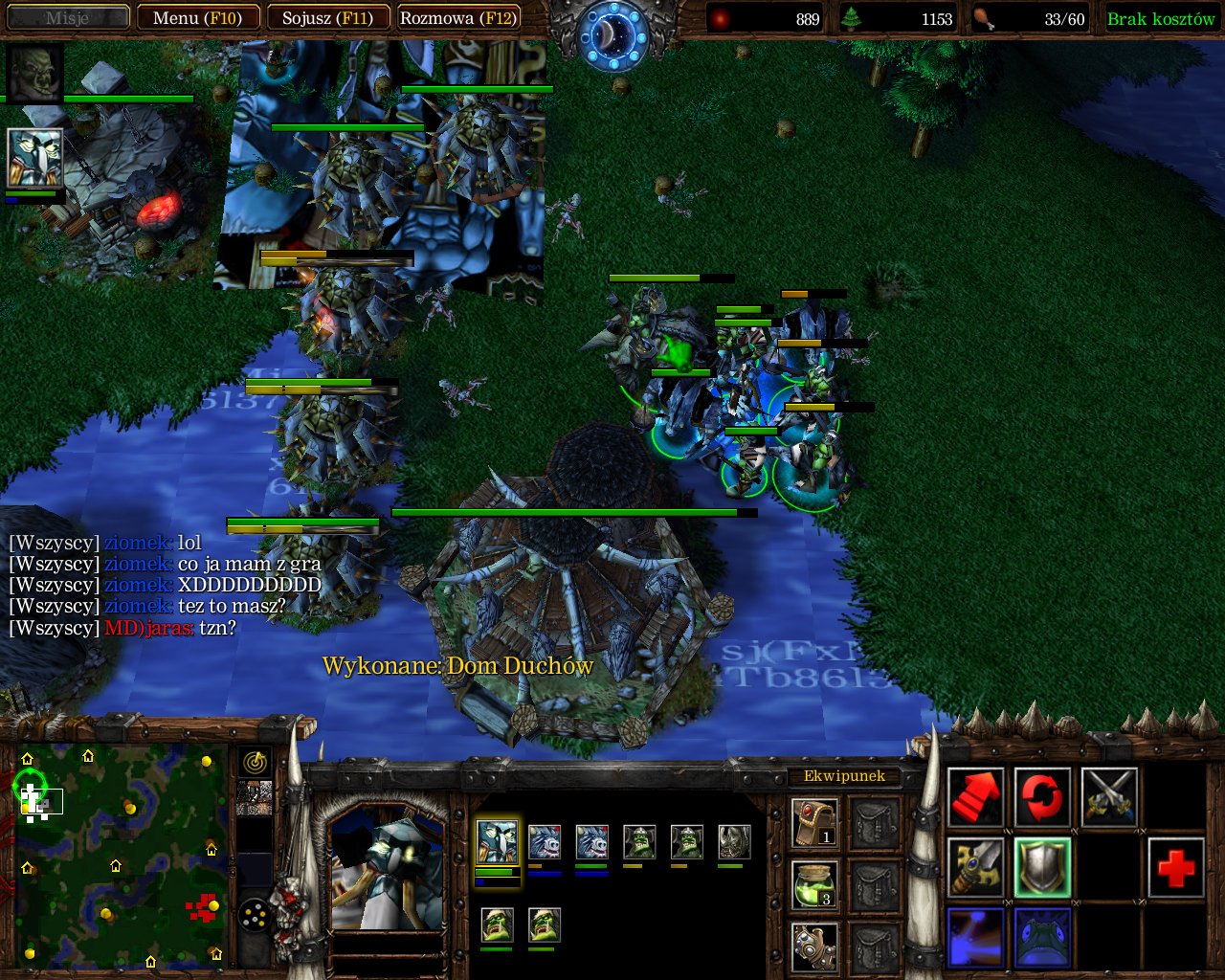Select the highlighted Shadow Hunter group icon
The width and height of the screenshot is (1225, 980).
pyautogui.click(x=496, y=842)
